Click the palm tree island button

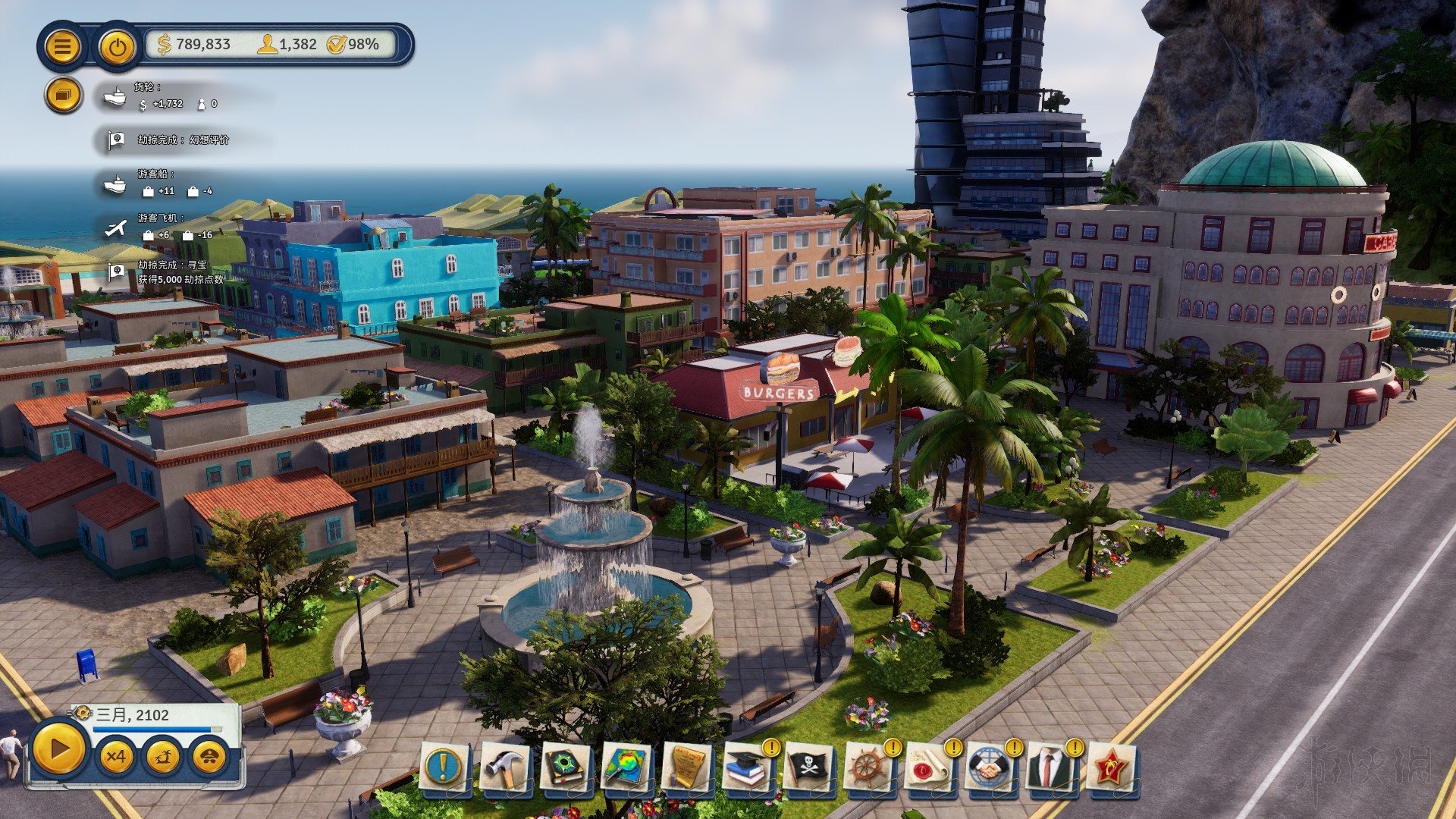(x=163, y=756)
